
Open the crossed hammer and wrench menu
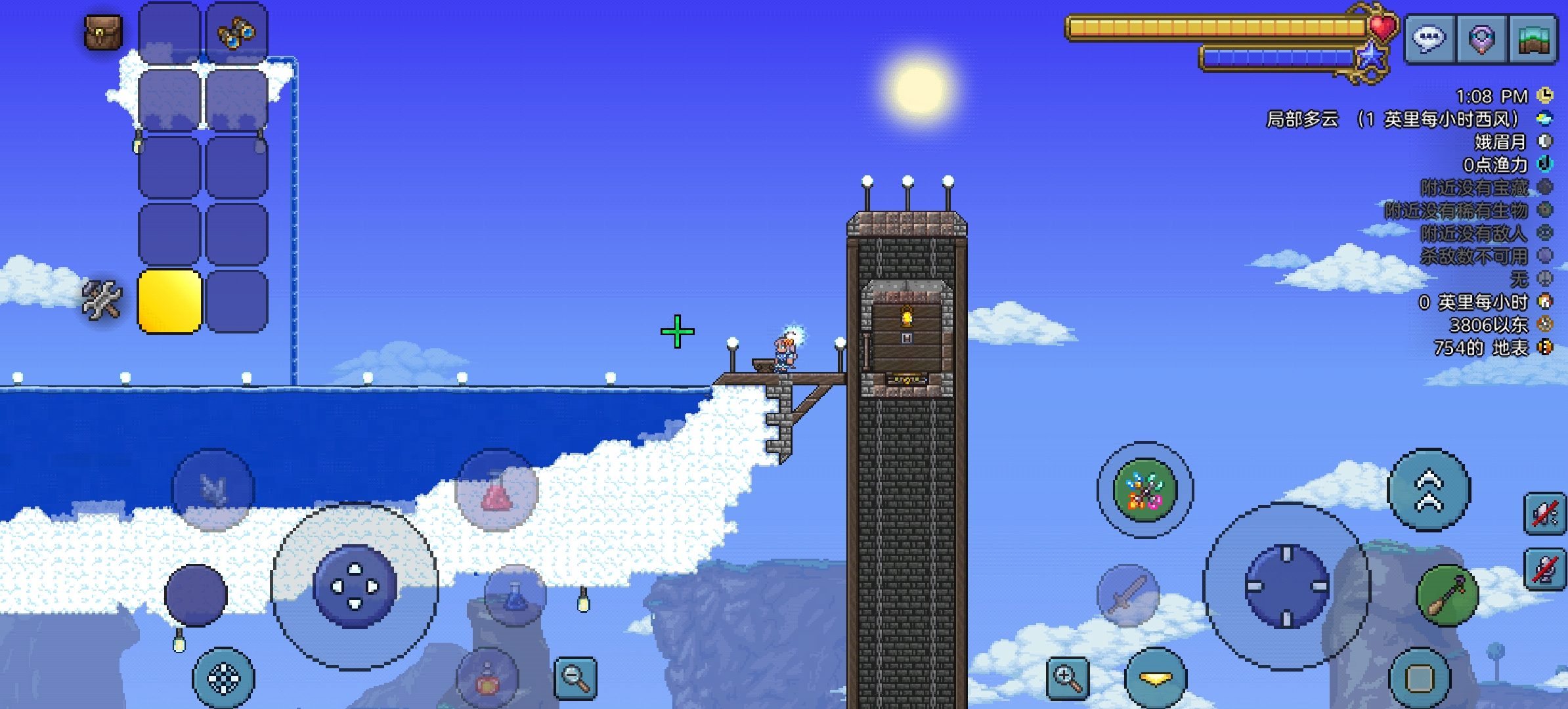(x=102, y=300)
